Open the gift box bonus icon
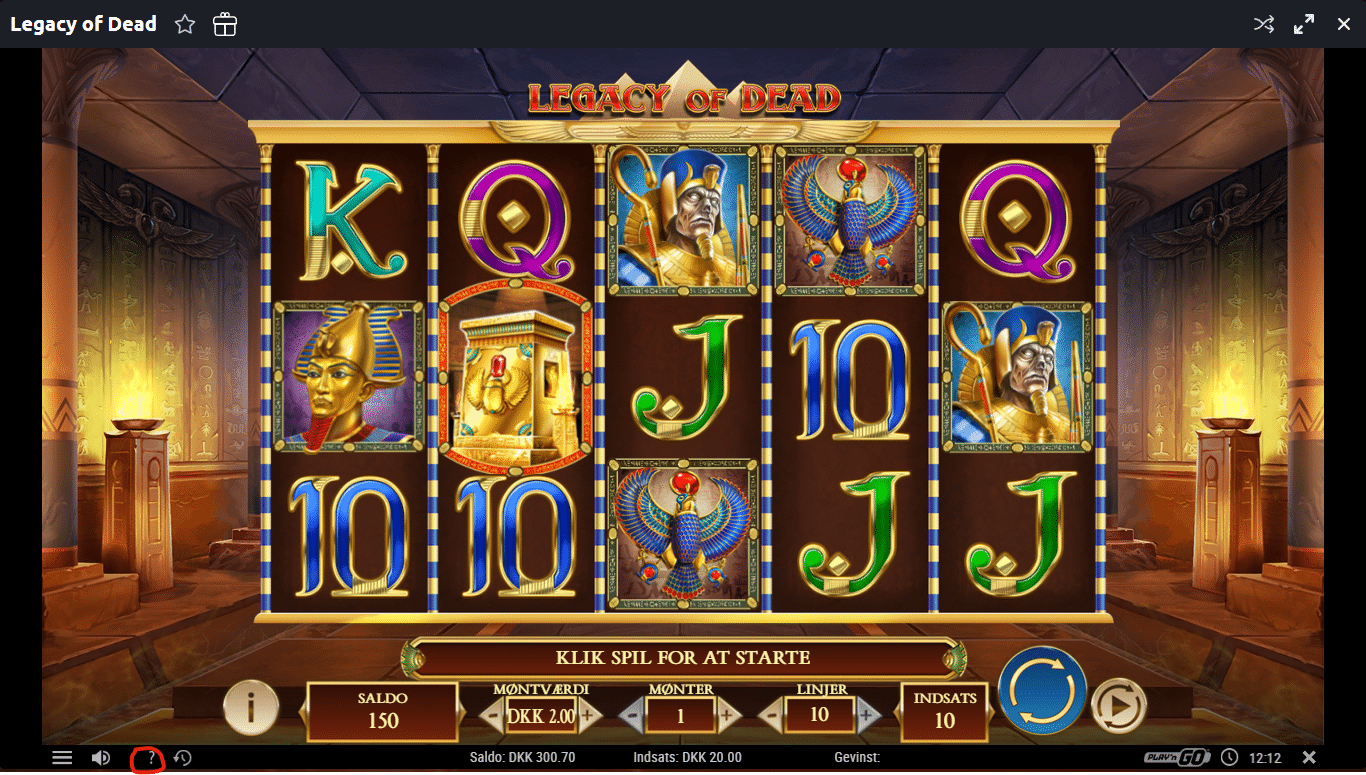Screen dimensions: 1366x775 (x=225, y=25)
